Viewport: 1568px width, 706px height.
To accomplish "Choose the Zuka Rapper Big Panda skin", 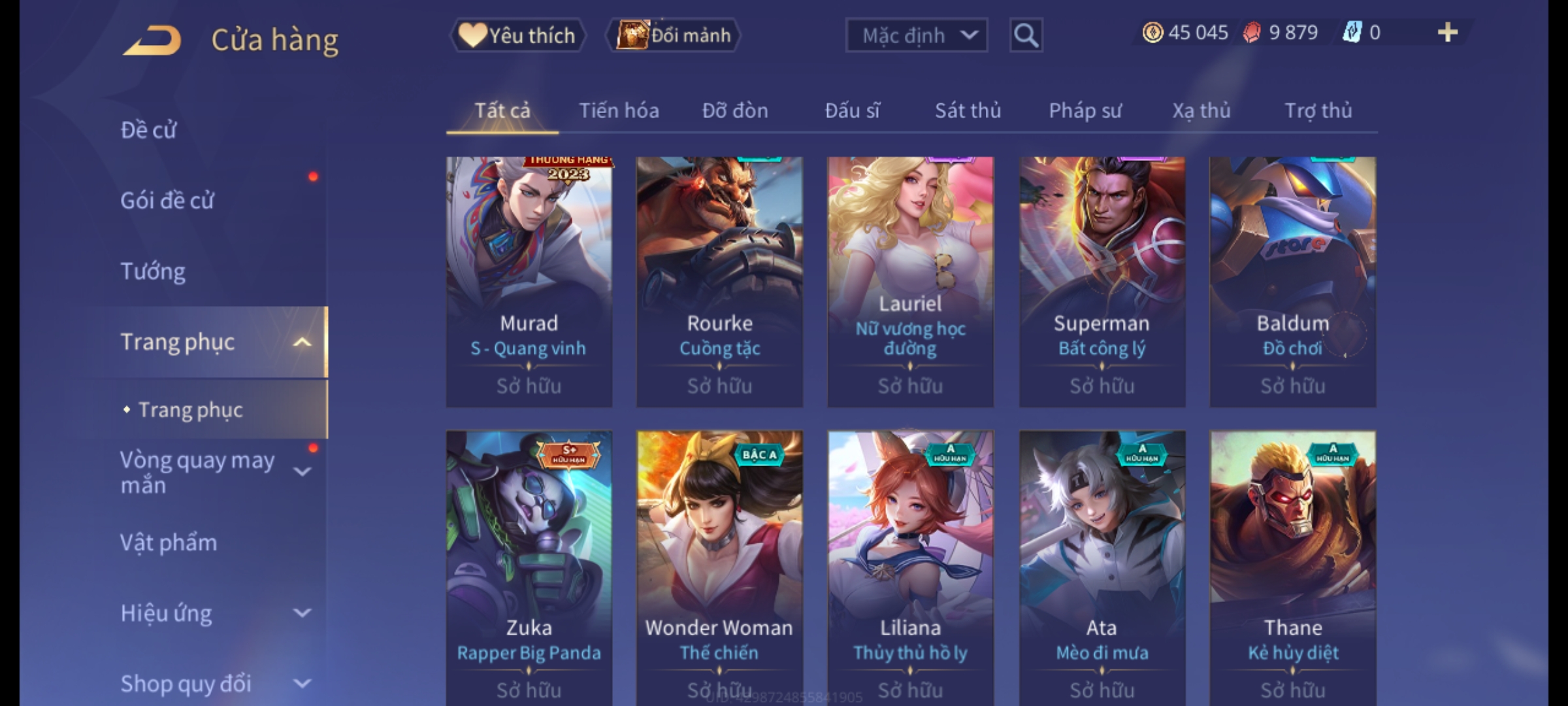I will point(529,562).
